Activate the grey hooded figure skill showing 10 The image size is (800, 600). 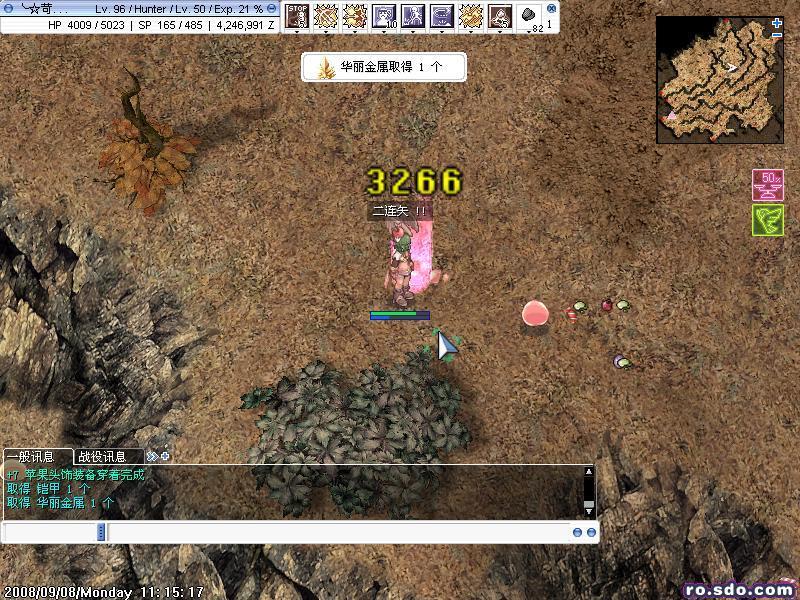384,15
